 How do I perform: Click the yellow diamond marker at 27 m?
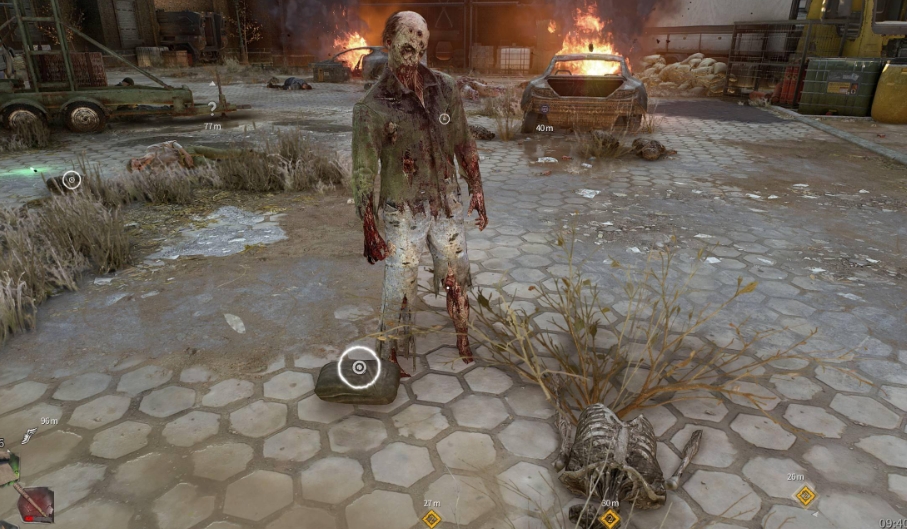[x=431, y=518]
